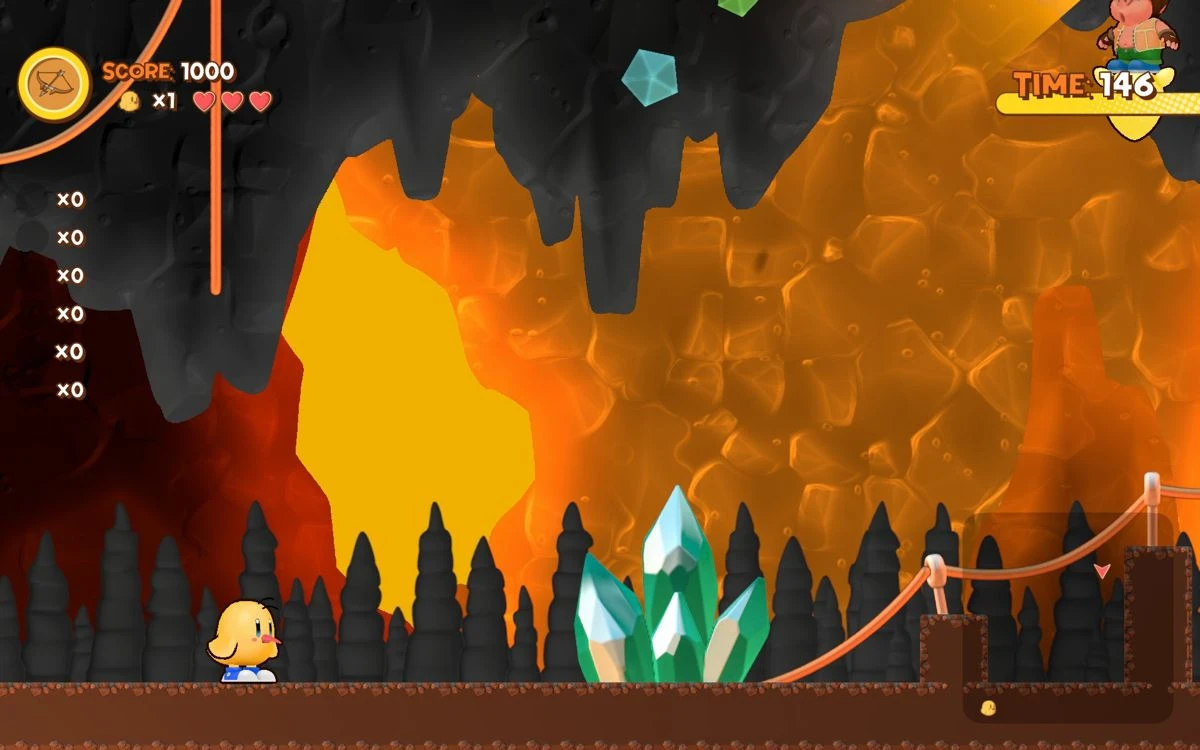Open the level minimap panel
1200x750 pixels.
(1067, 617)
